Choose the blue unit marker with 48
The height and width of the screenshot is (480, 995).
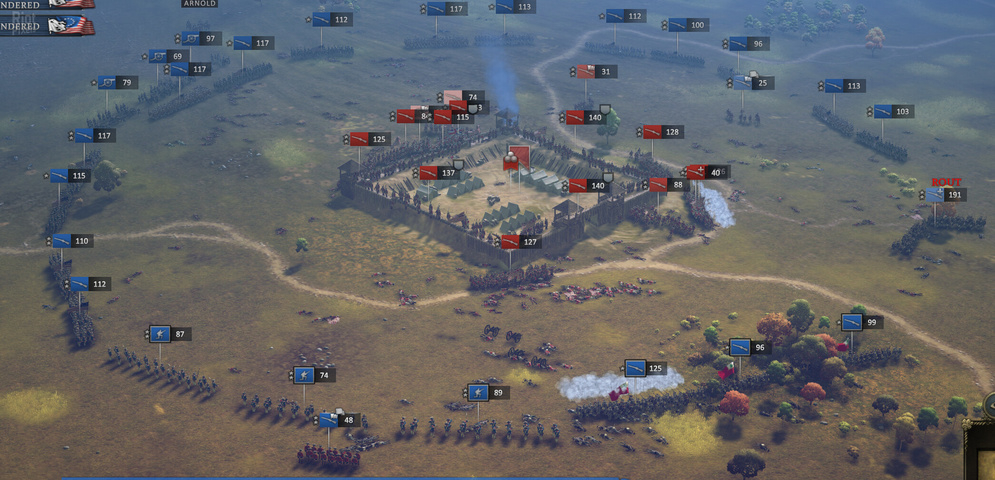pos(328,420)
